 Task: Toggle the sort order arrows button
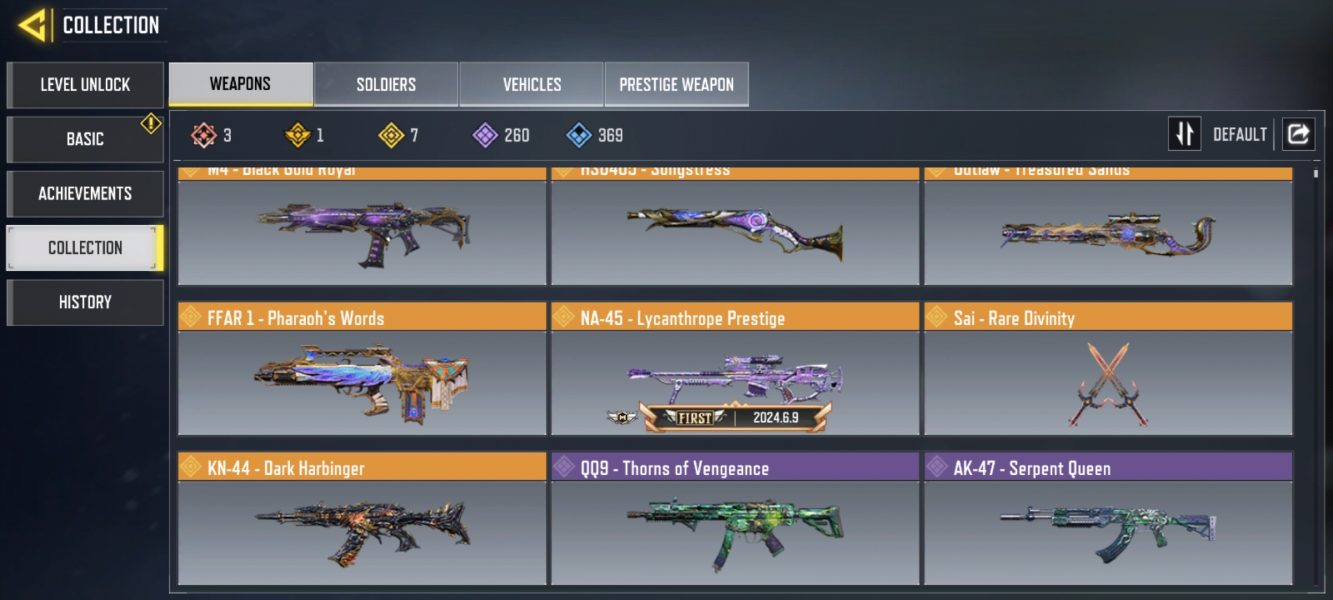tap(1184, 134)
